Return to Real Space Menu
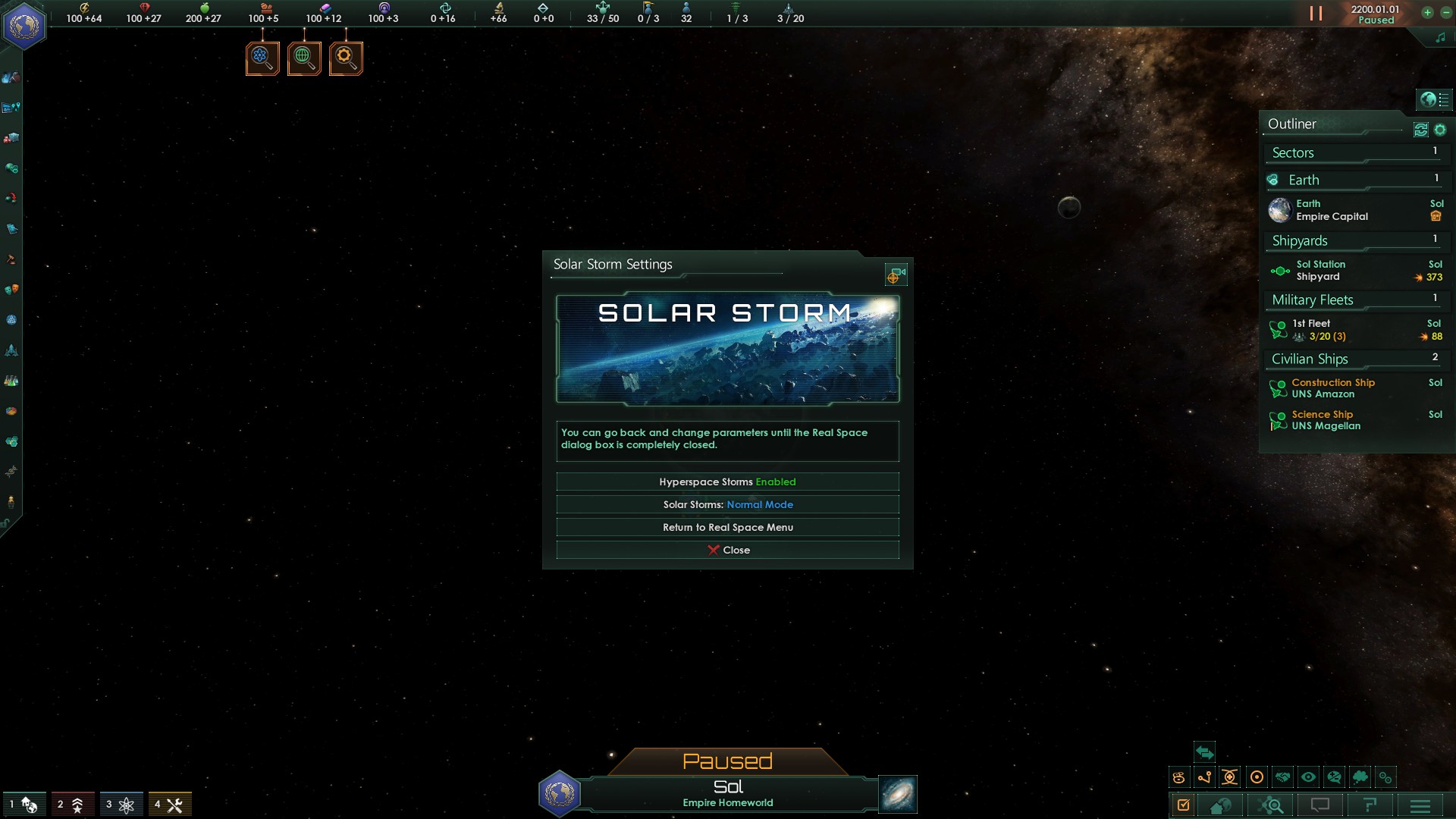 [727, 528]
